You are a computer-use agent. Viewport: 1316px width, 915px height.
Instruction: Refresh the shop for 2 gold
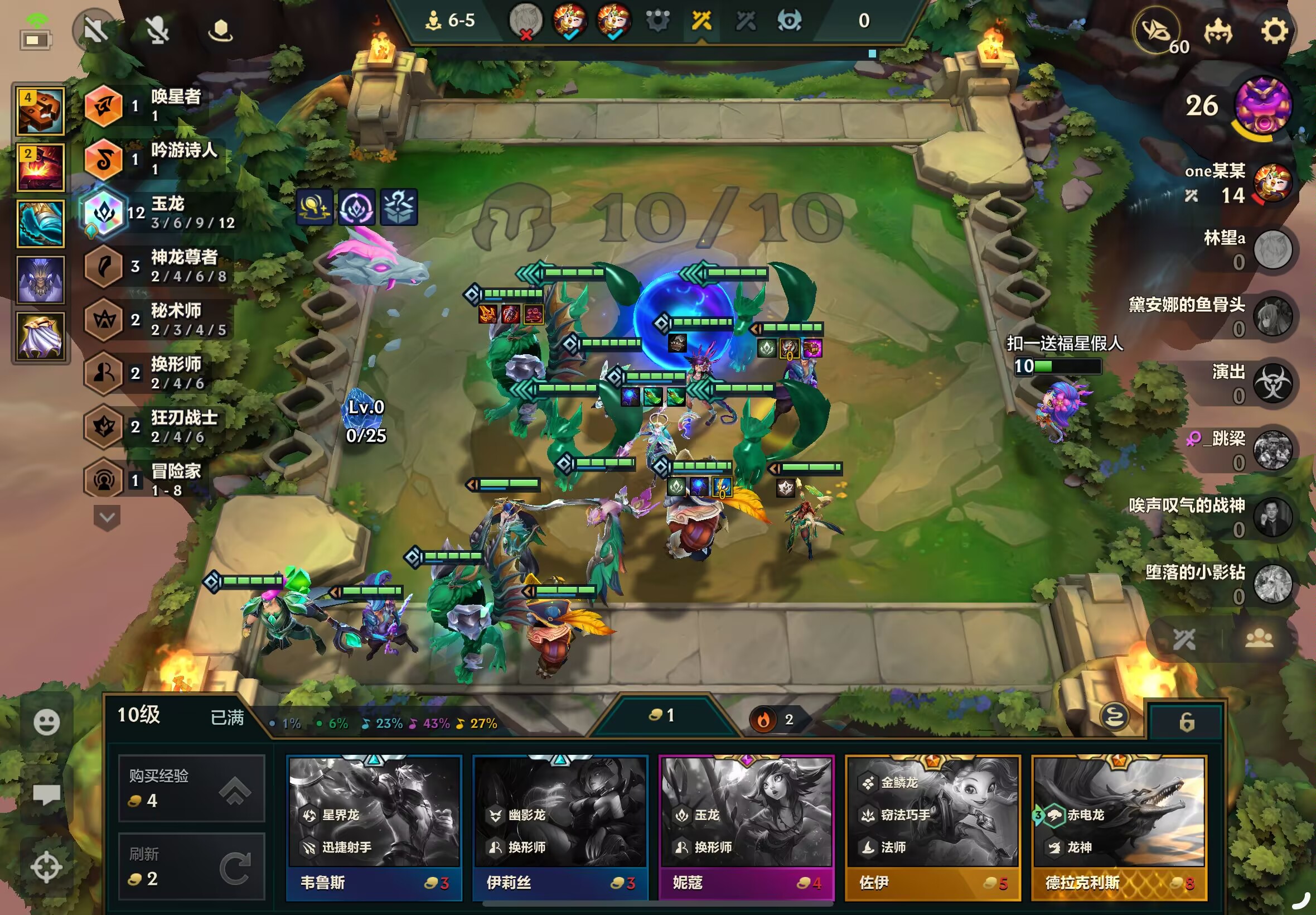pos(191,867)
